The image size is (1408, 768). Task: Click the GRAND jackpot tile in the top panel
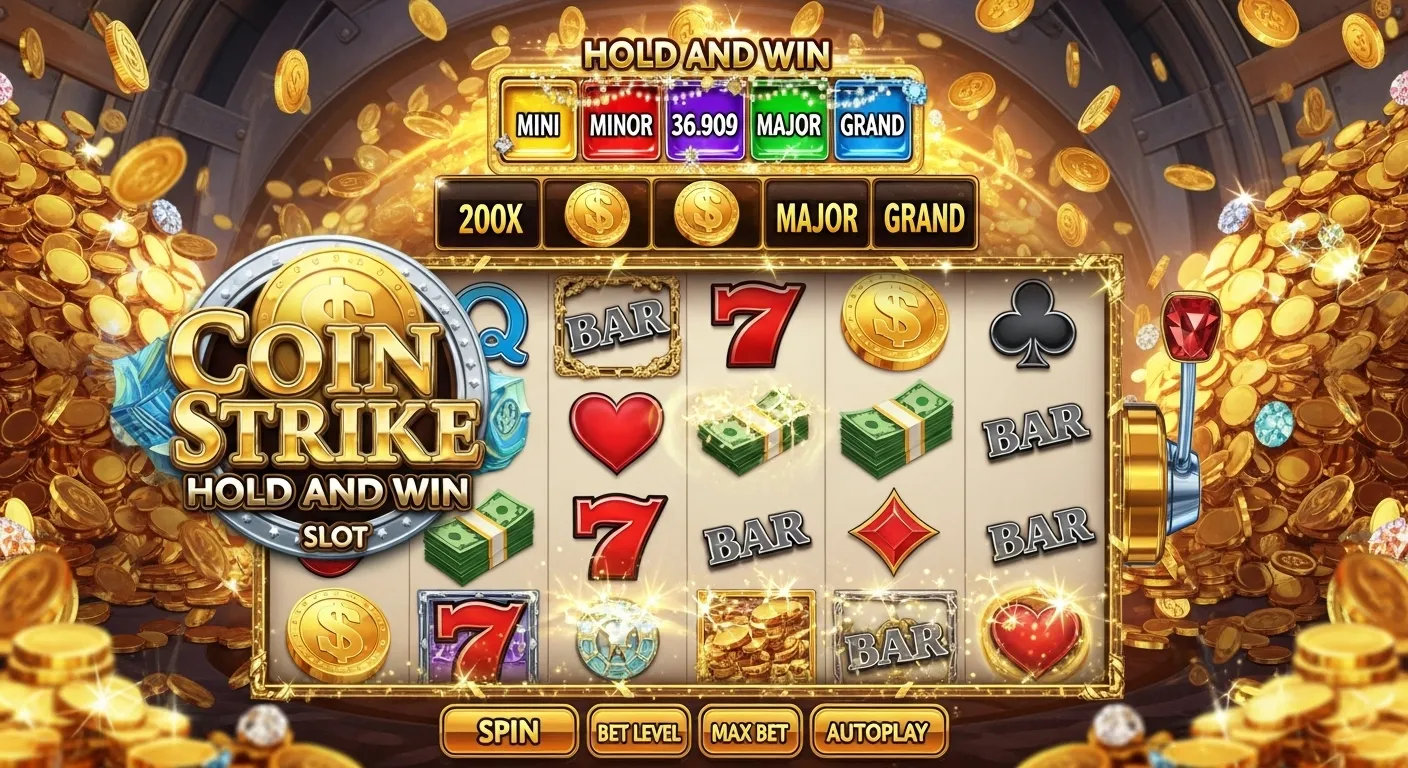(873, 124)
